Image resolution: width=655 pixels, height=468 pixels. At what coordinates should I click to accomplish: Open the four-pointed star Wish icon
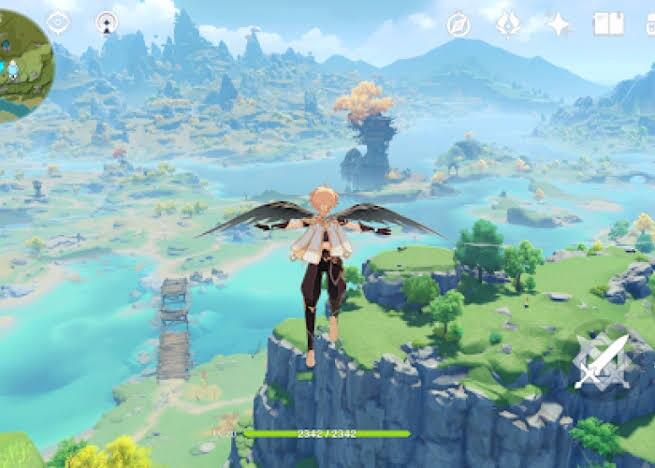click(x=558, y=24)
